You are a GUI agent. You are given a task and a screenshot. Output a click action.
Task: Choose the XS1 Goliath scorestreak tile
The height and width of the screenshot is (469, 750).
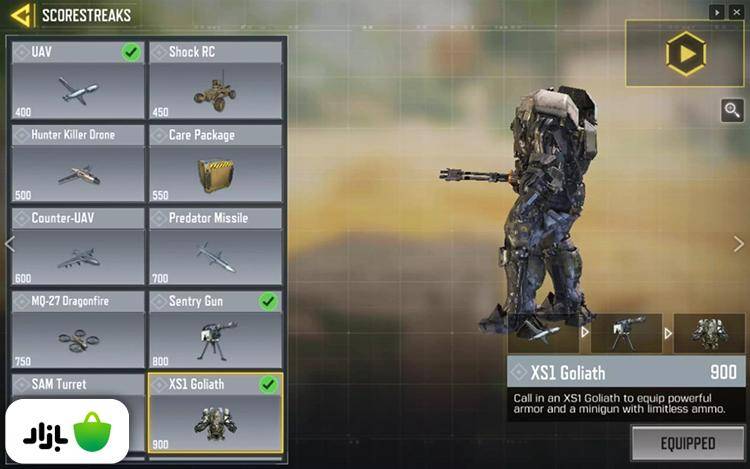click(216, 412)
